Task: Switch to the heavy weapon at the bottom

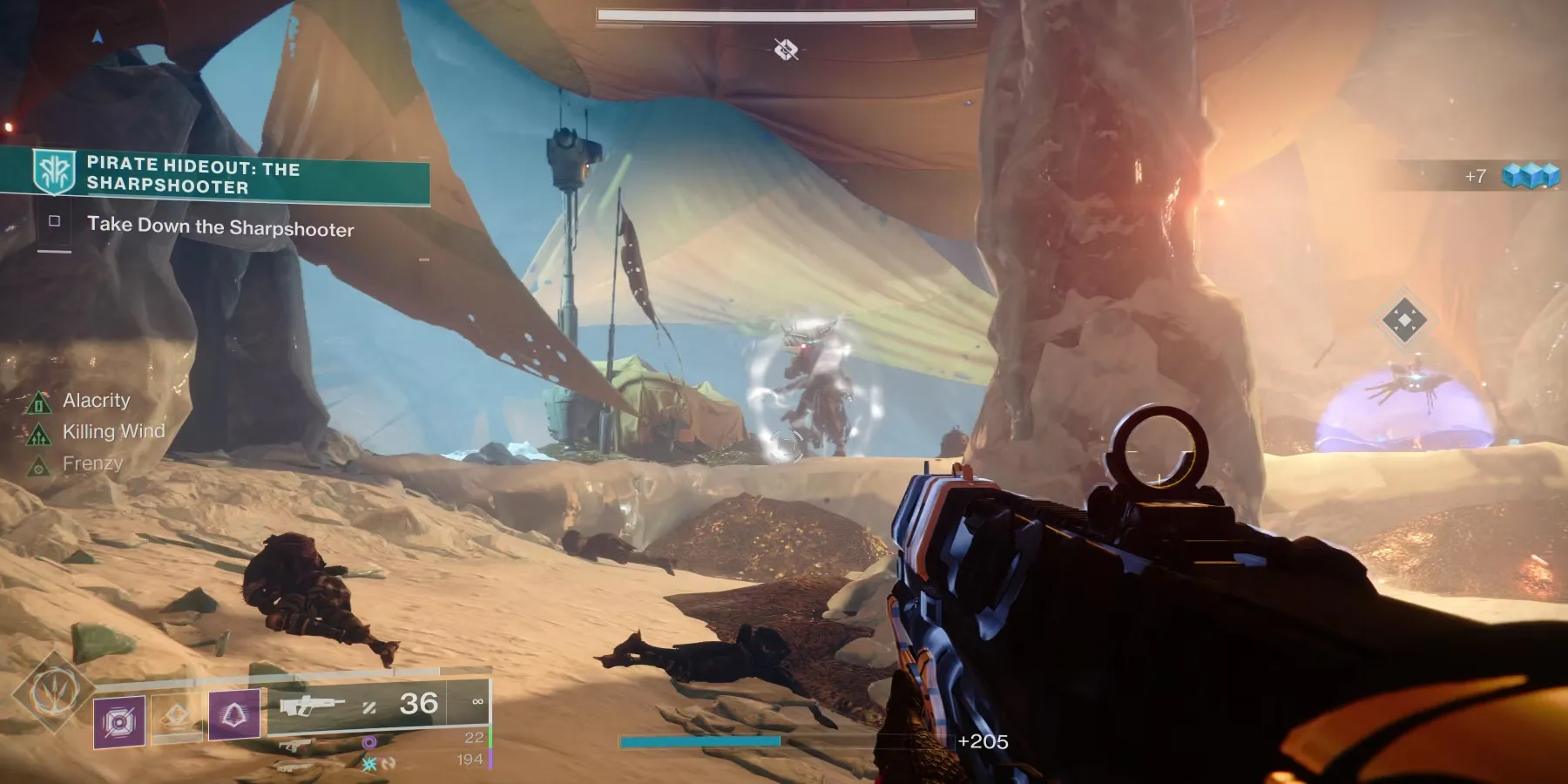Action: click(x=294, y=767)
